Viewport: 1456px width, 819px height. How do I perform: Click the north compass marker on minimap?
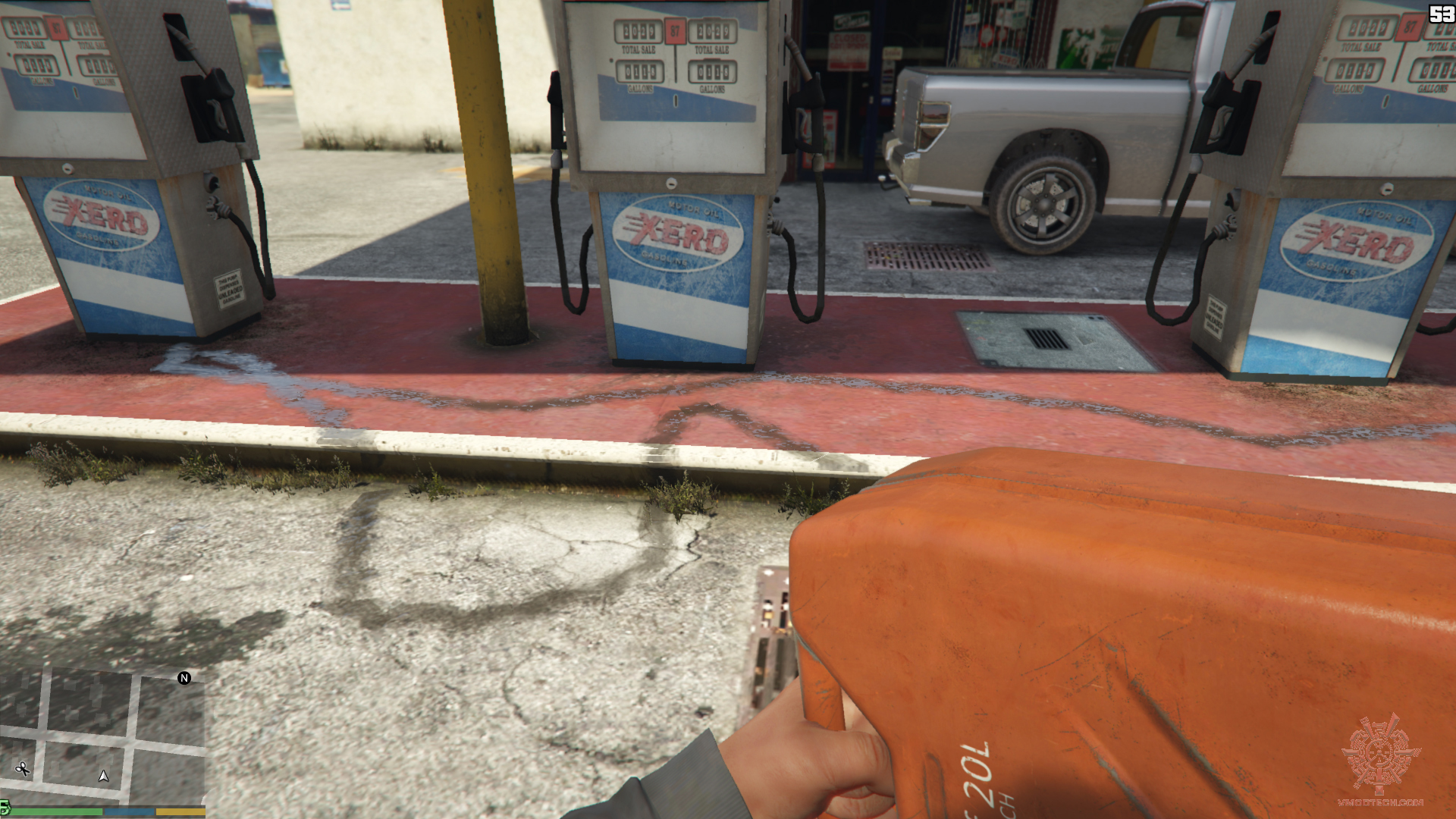click(184, 678)
